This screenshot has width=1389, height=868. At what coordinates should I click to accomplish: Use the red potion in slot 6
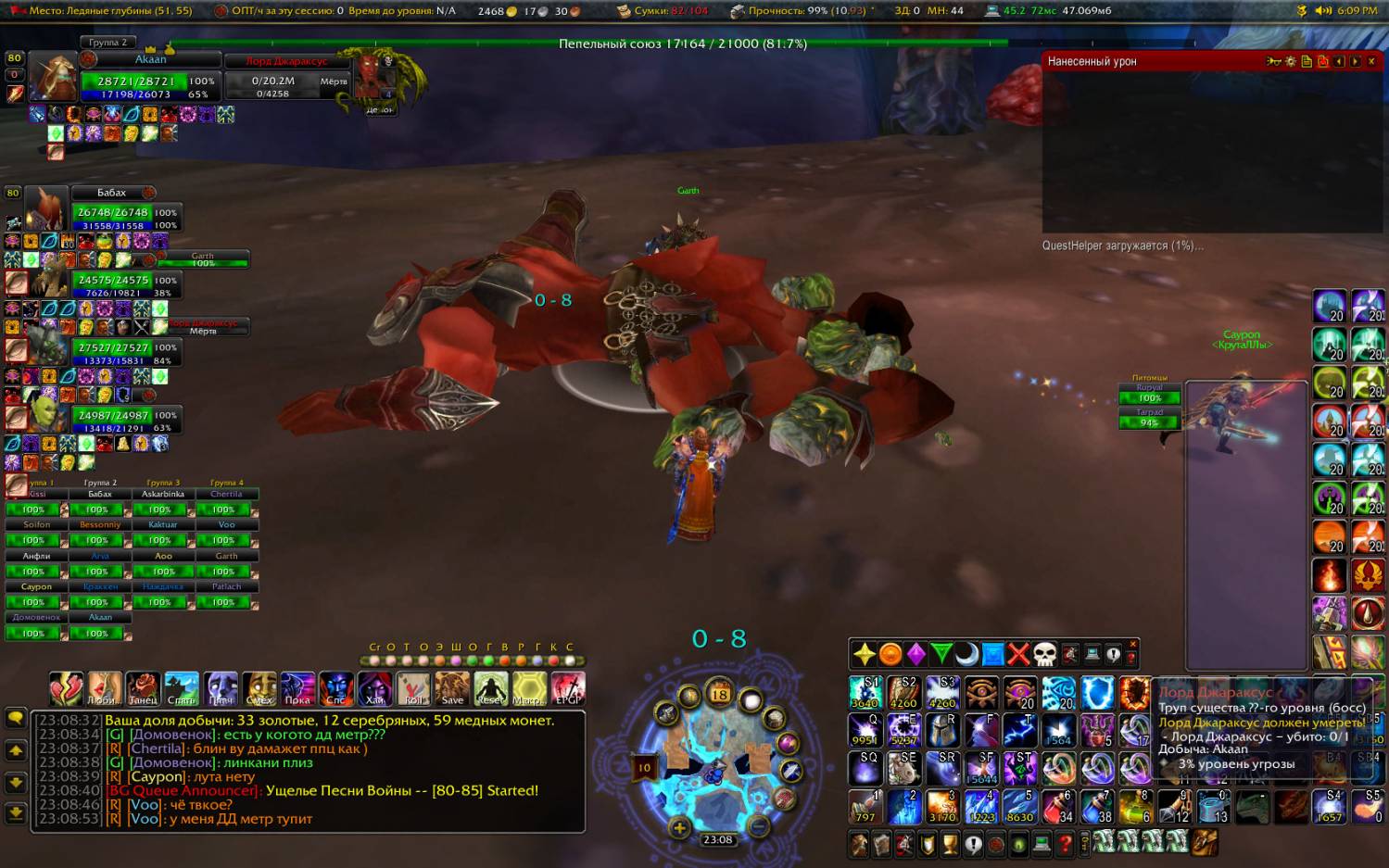coord(1058,807)
